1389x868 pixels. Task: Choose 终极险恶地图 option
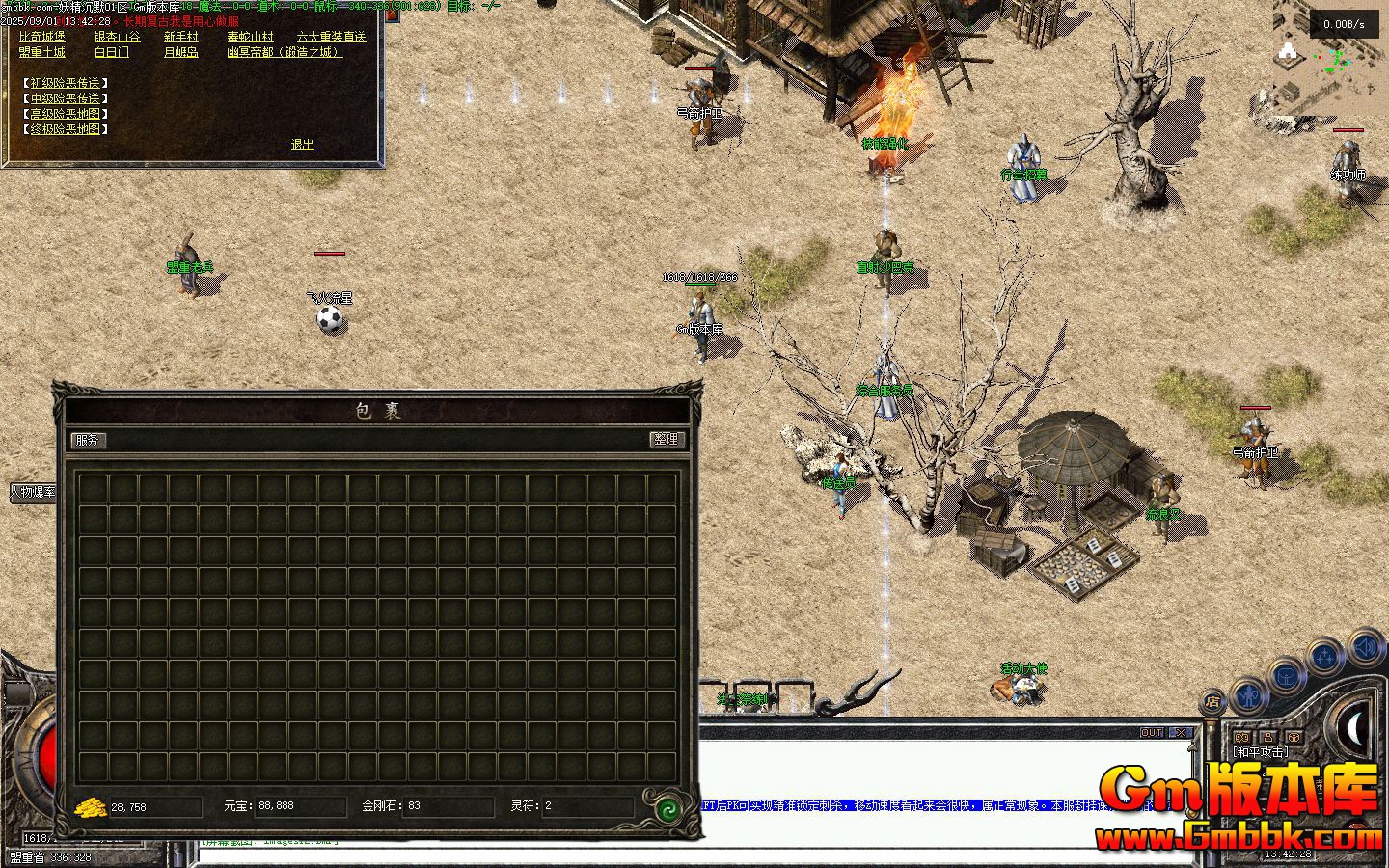[65, 128]
